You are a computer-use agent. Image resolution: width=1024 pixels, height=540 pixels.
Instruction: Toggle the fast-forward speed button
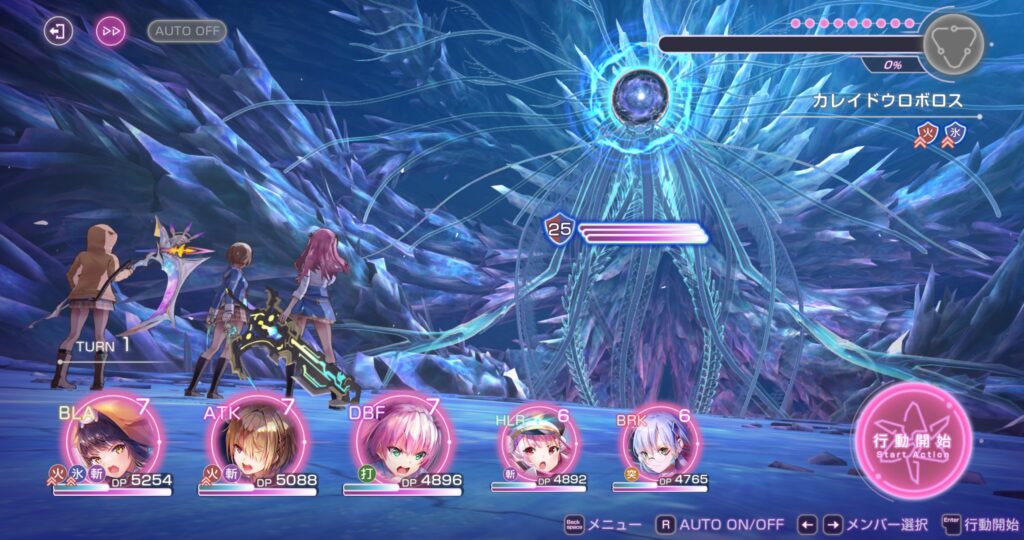[111, 31]
